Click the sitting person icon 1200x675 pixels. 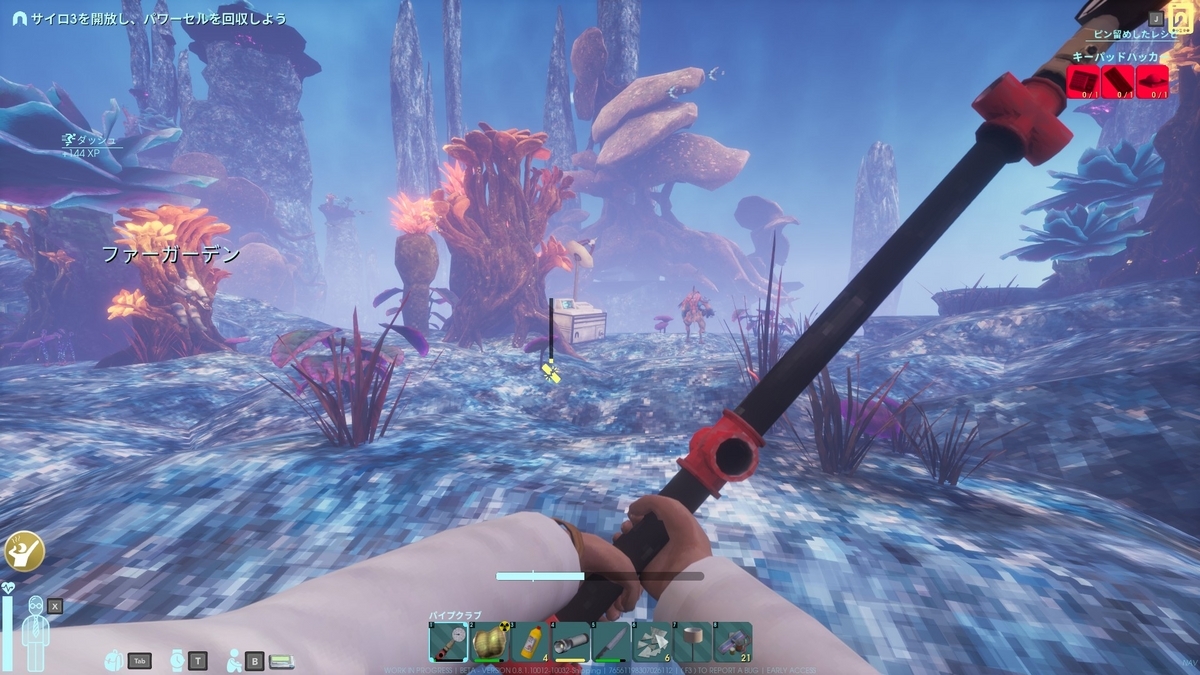tap(233, 660)
